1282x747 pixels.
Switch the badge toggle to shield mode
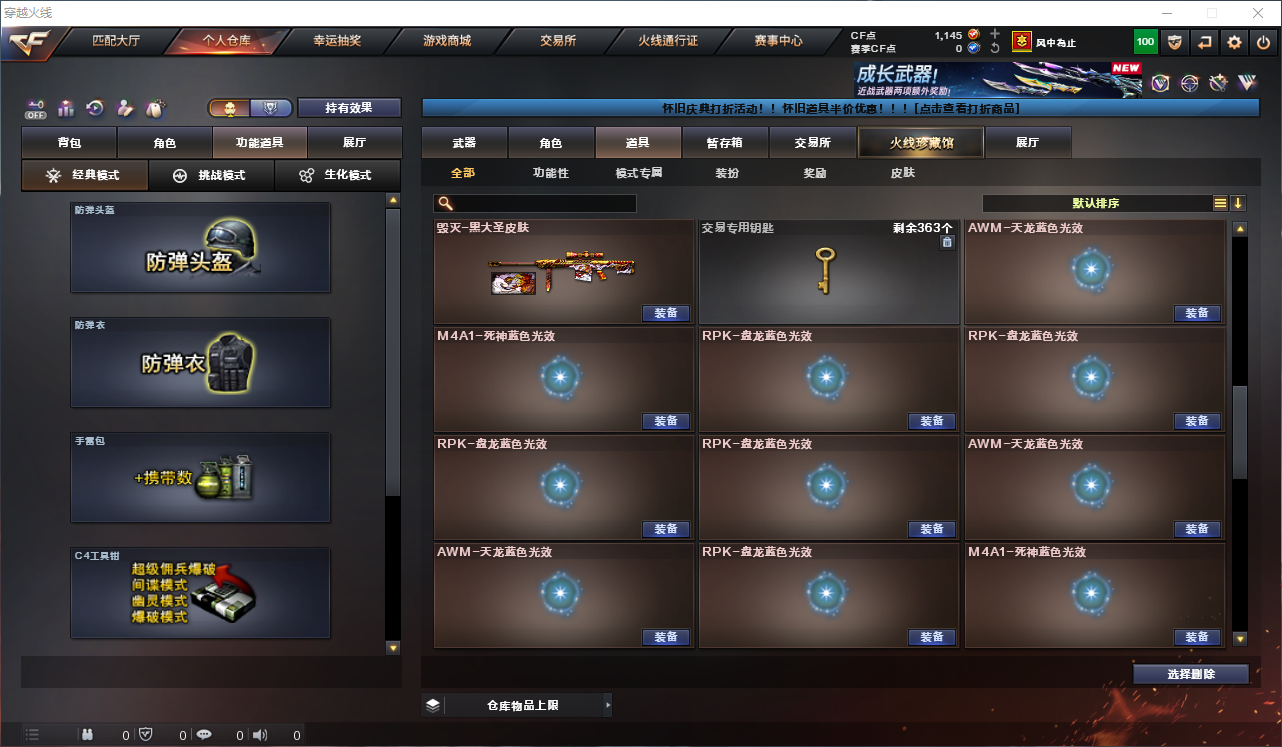pos(271,107)
